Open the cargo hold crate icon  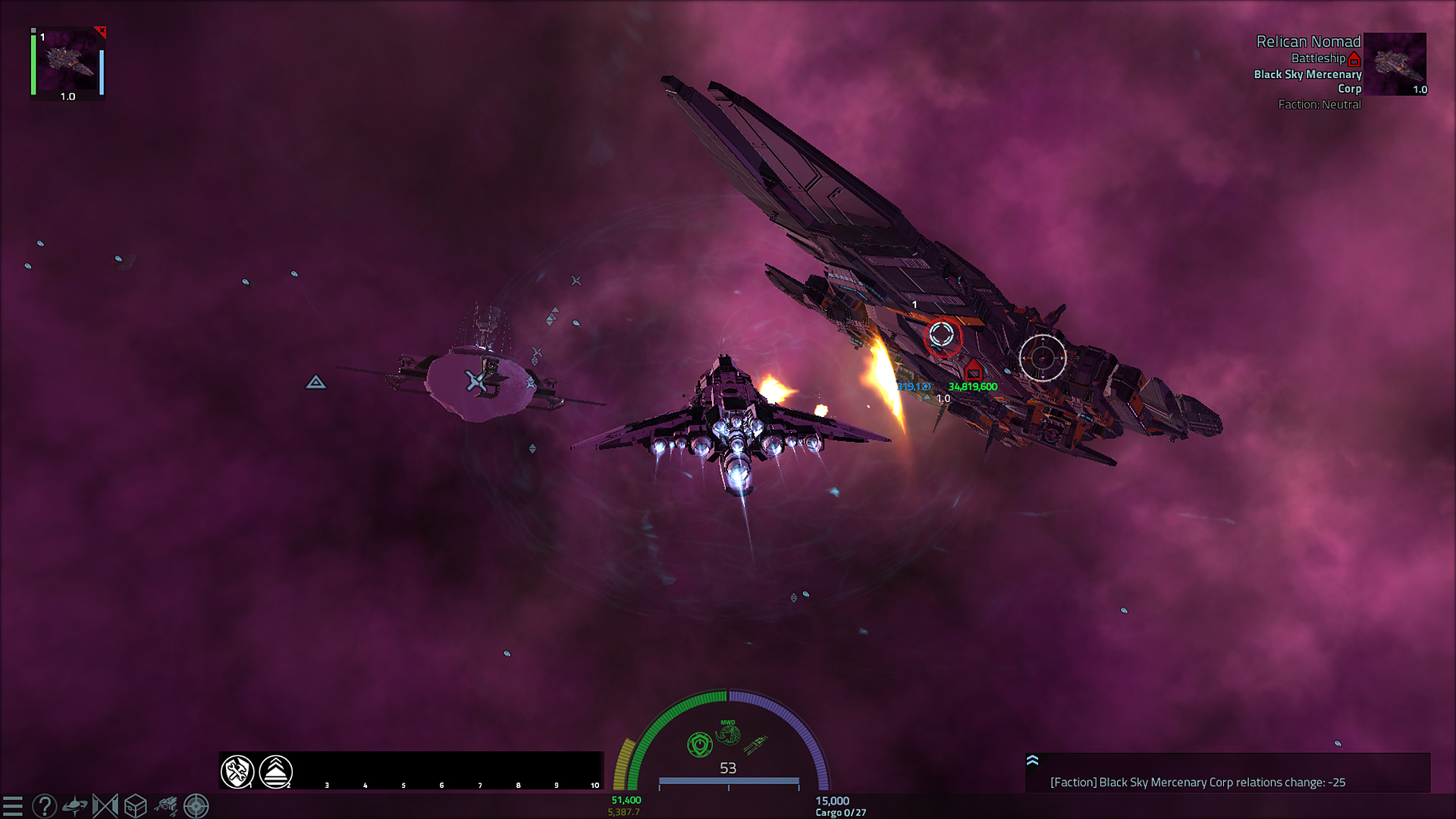click(x=134, y=806)
